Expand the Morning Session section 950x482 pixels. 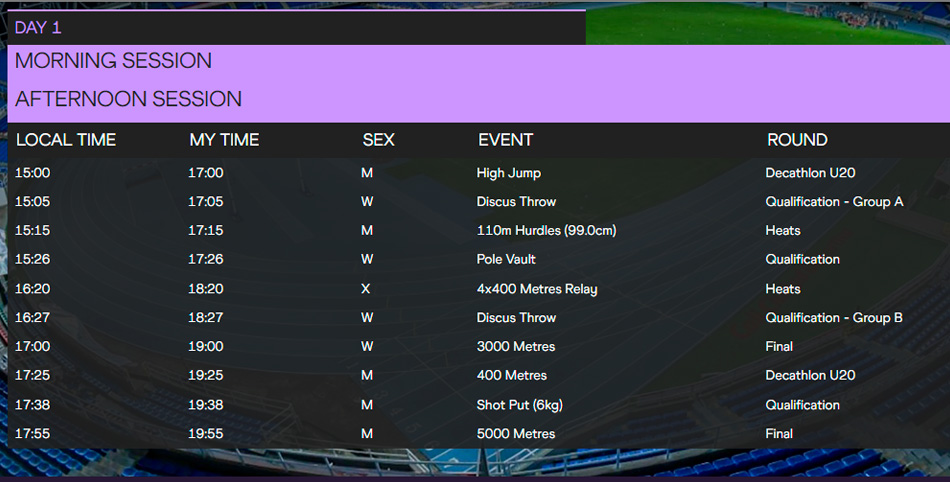click(113, 61)
